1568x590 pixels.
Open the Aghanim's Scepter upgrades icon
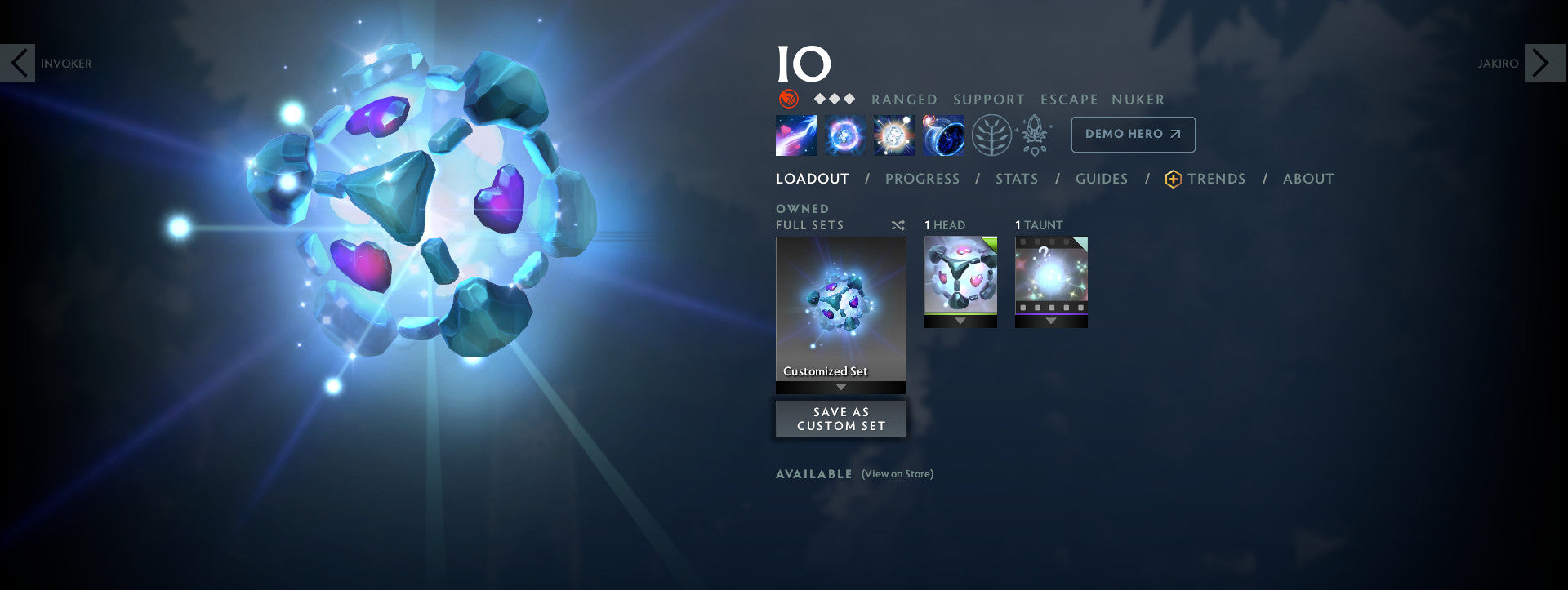click(x=1033, y=135)
